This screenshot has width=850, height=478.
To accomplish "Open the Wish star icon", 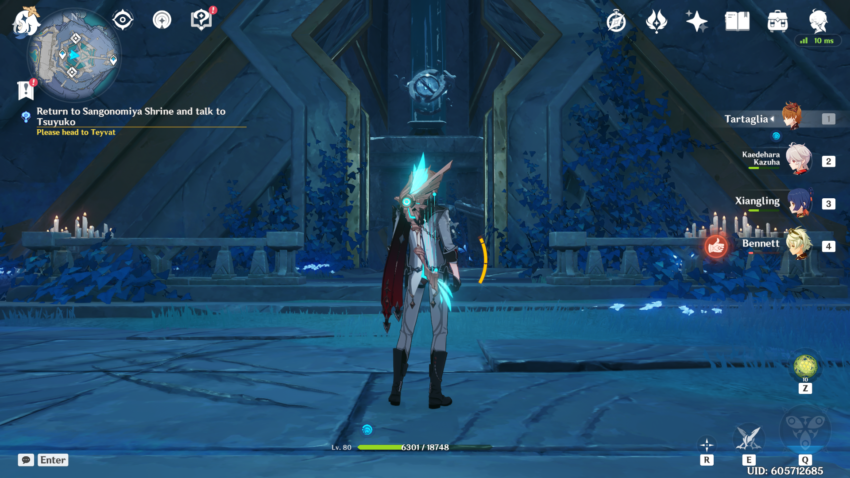I will click(x=697, y=21).
